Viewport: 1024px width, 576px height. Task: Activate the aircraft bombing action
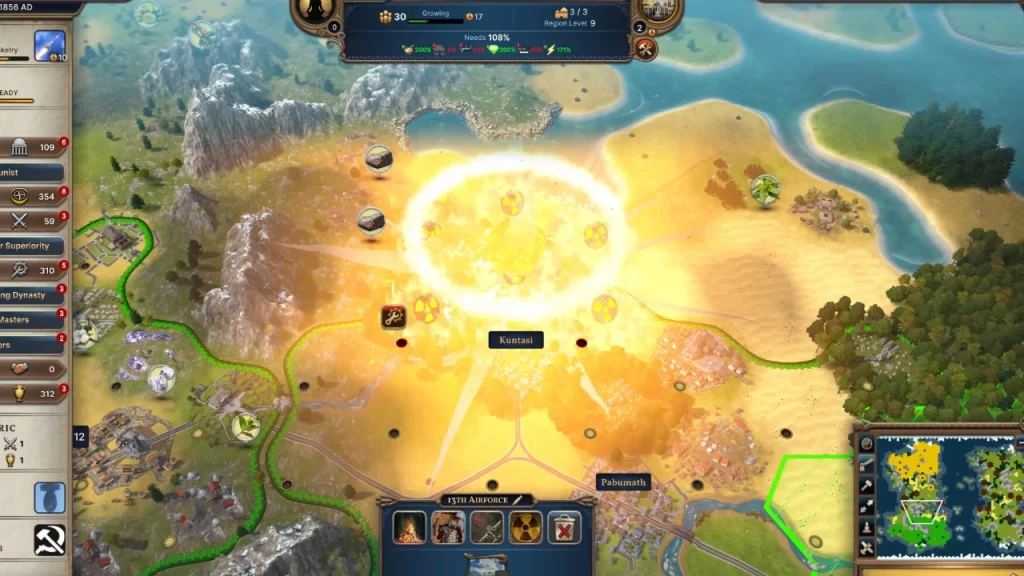click(487, 527)
